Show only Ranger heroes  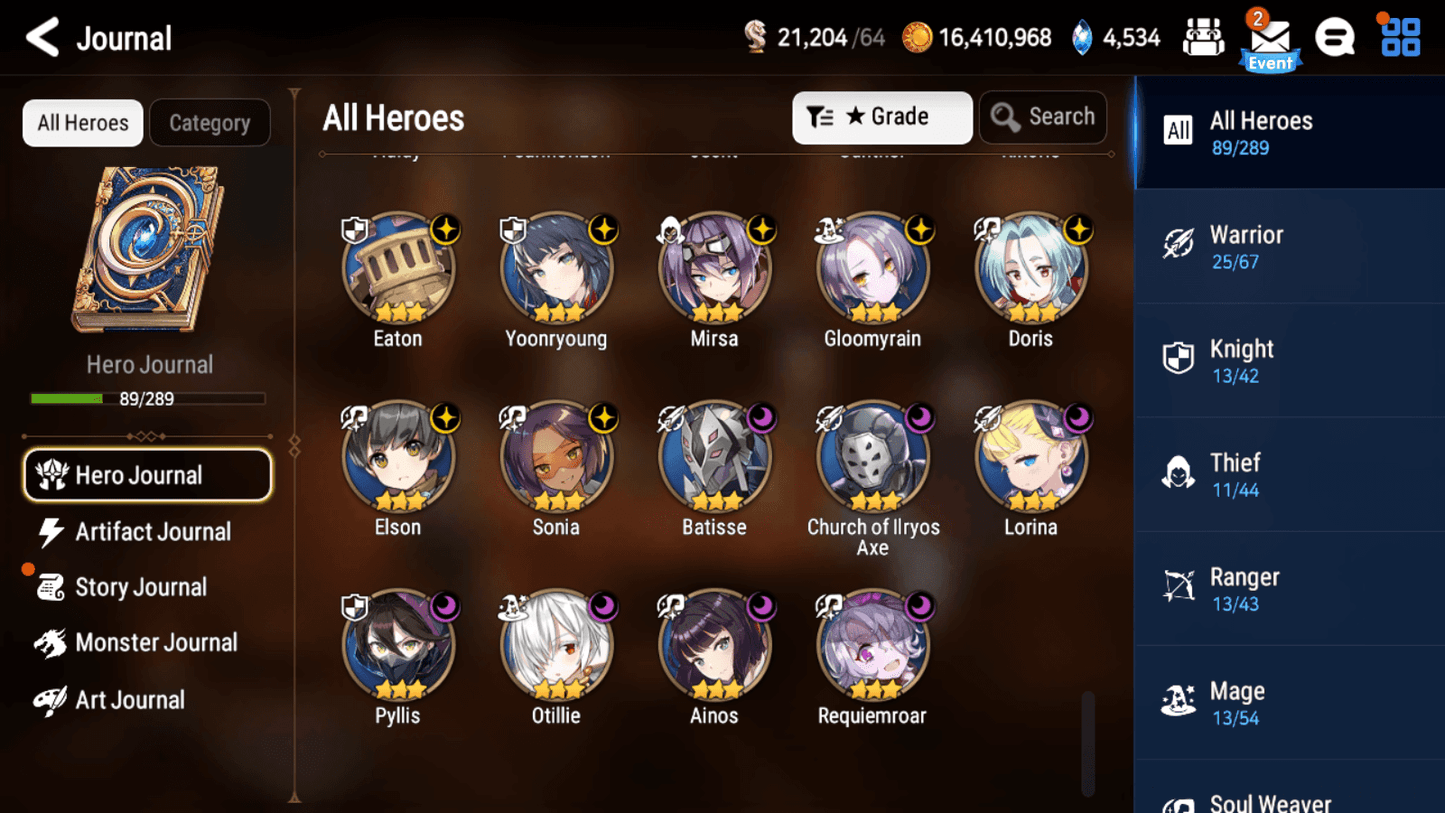1289,589
